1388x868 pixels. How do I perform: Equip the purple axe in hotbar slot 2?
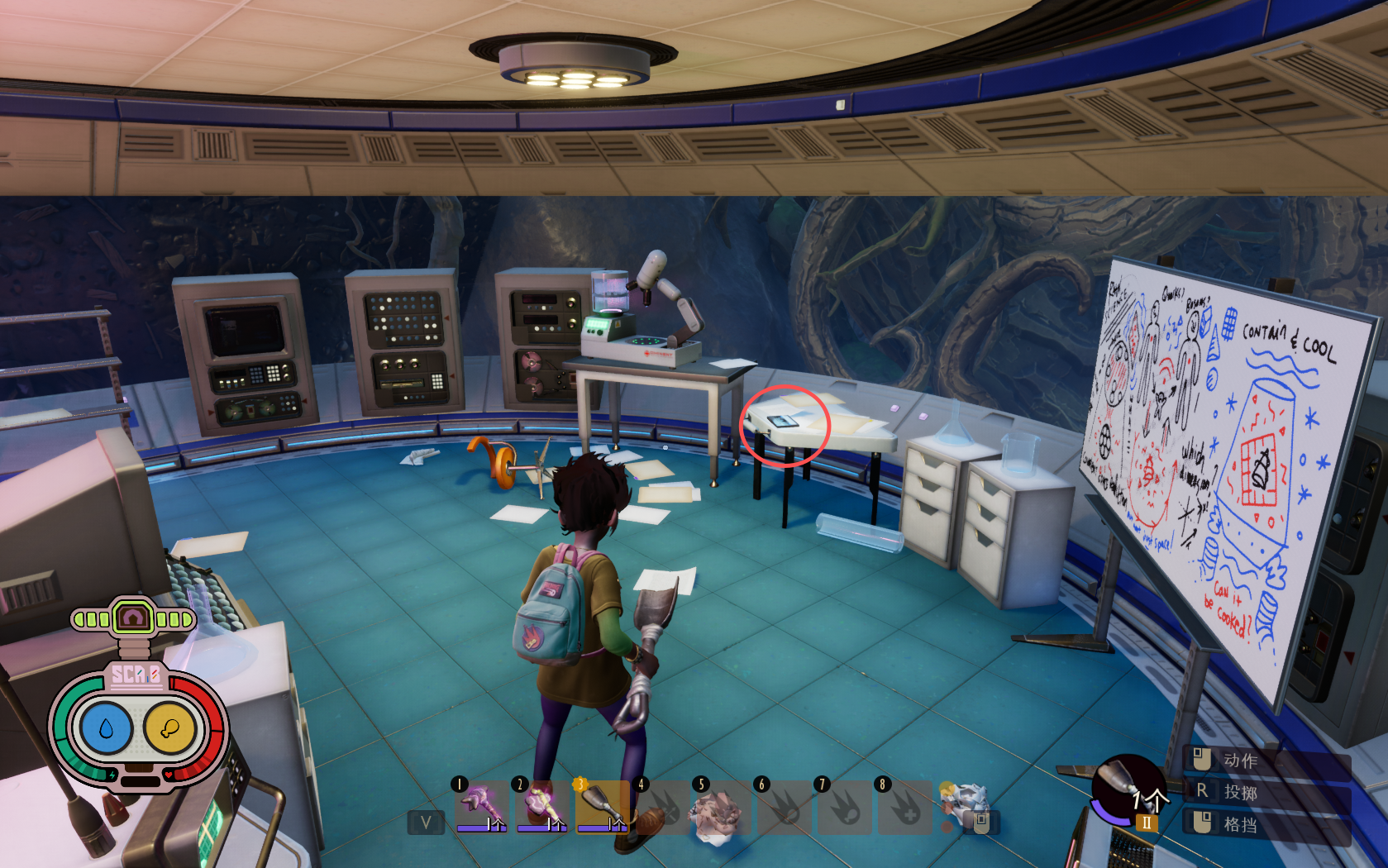click(542, 806)
